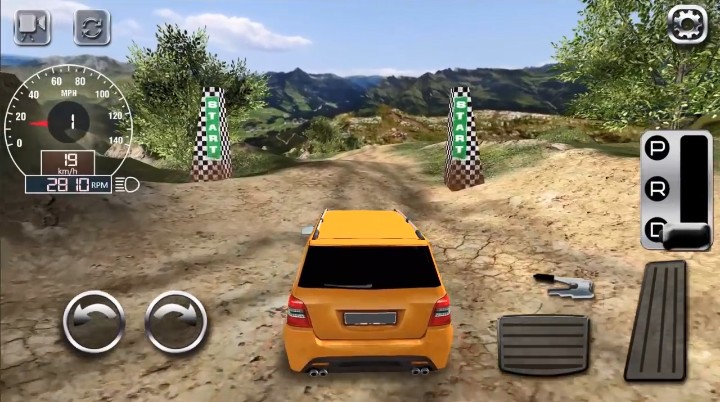
Task: Switch the camera view
Action: [32, 26]
